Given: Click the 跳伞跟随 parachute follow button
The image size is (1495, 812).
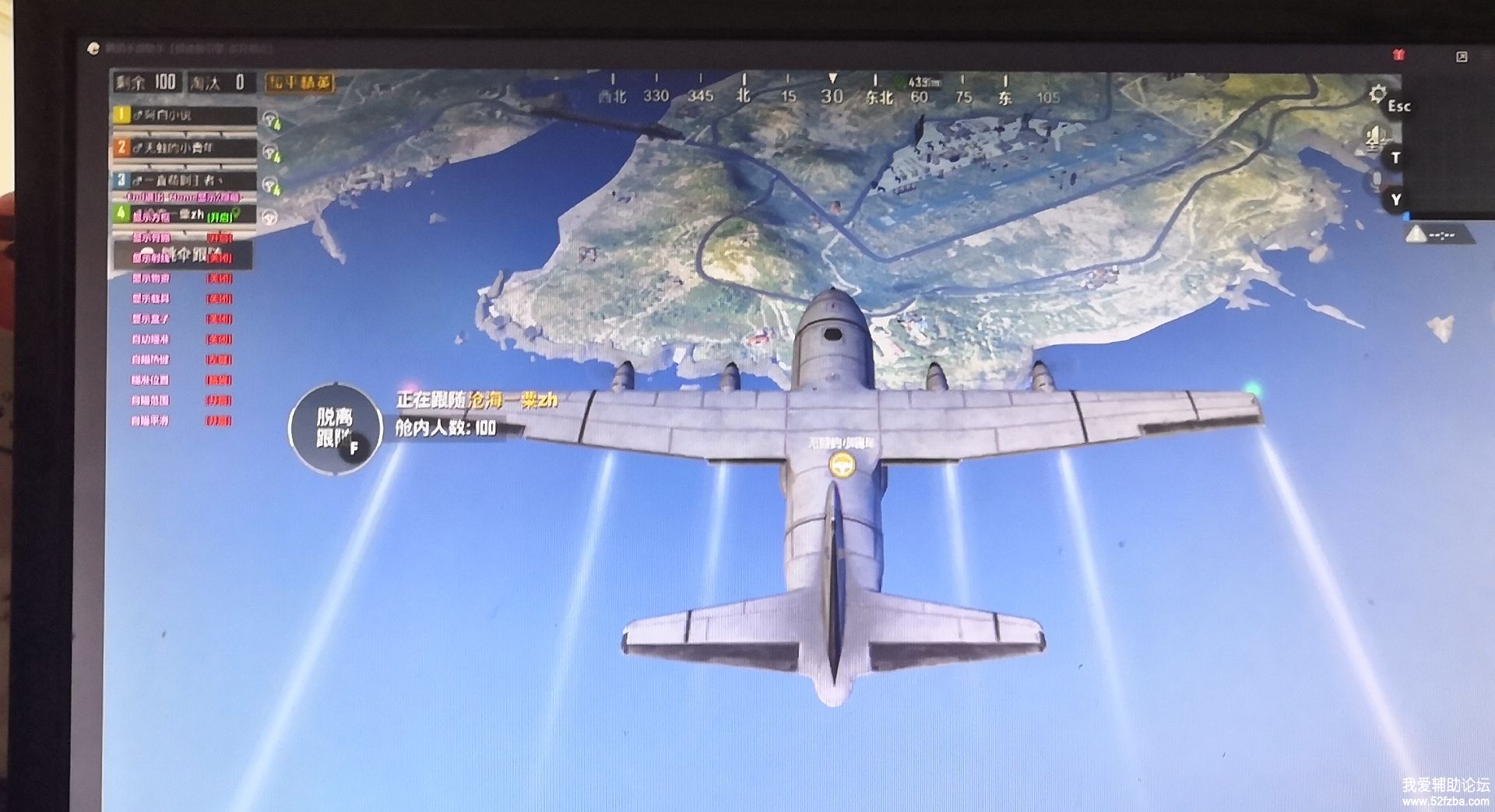Looking at the screenshot, I should (184, 255).
